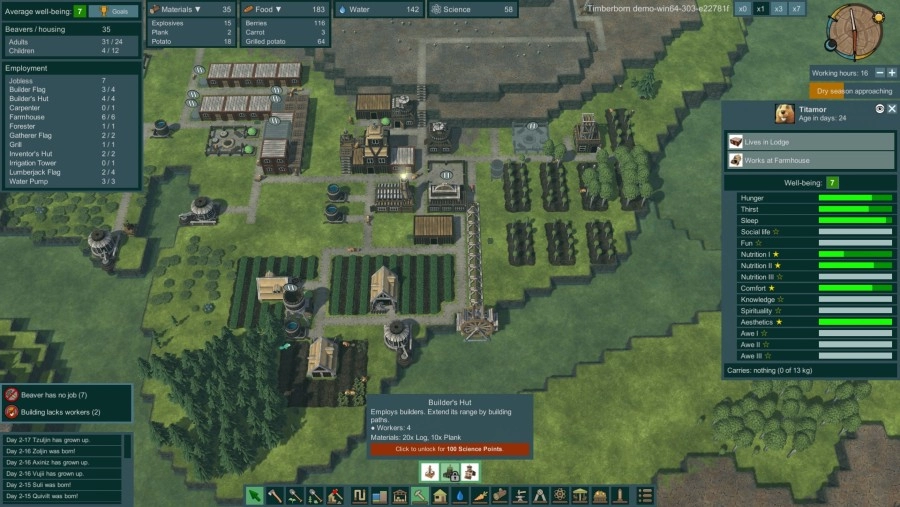Viewport: 900px width, 507px height.
Task: Open the carrot food building category
Action: (479, 495)
